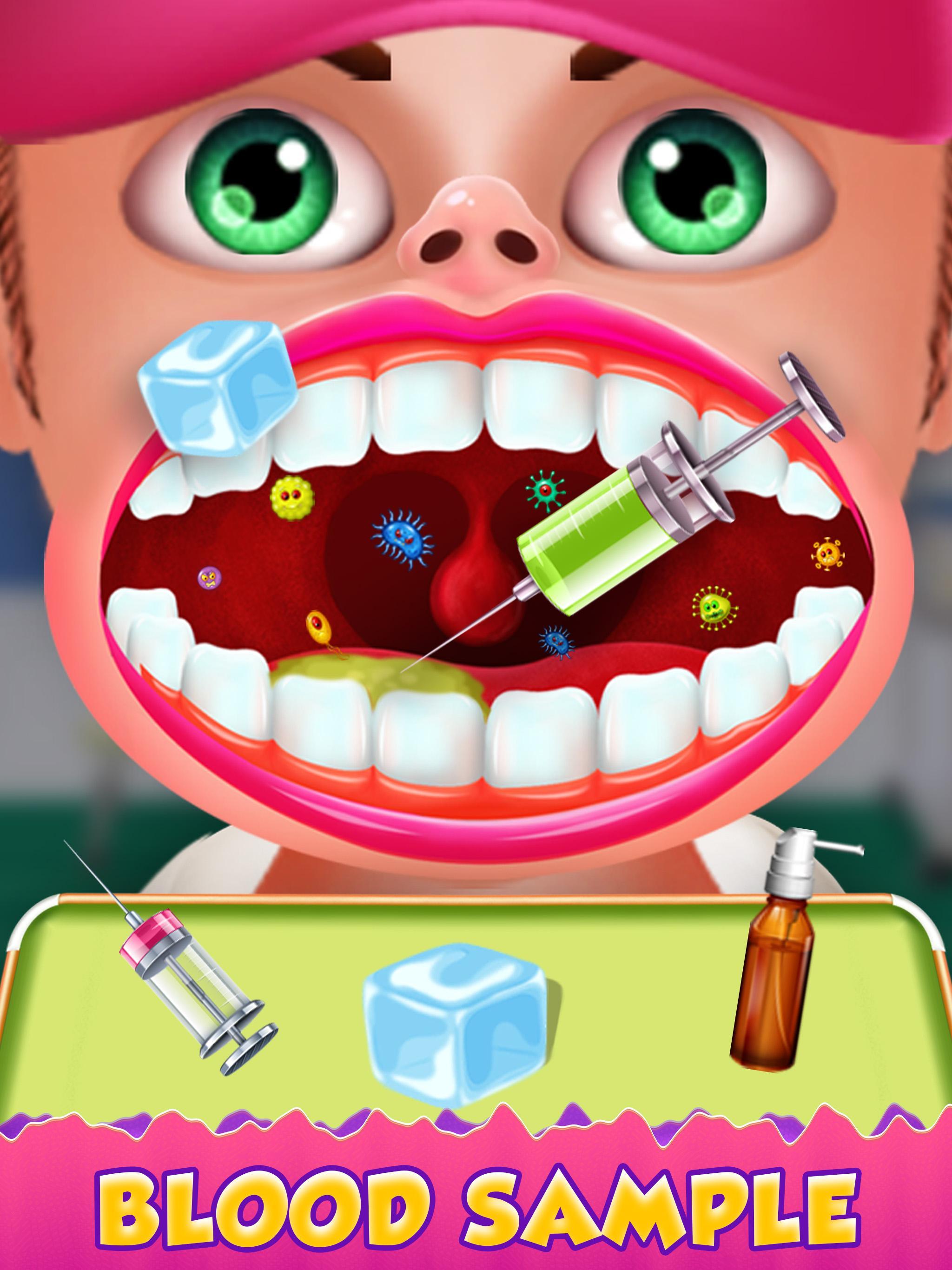Viewport: 952px width, 1270px height.
Task: Tap the BLOOD SAMPLE title text
Action: click(476, 1206)
